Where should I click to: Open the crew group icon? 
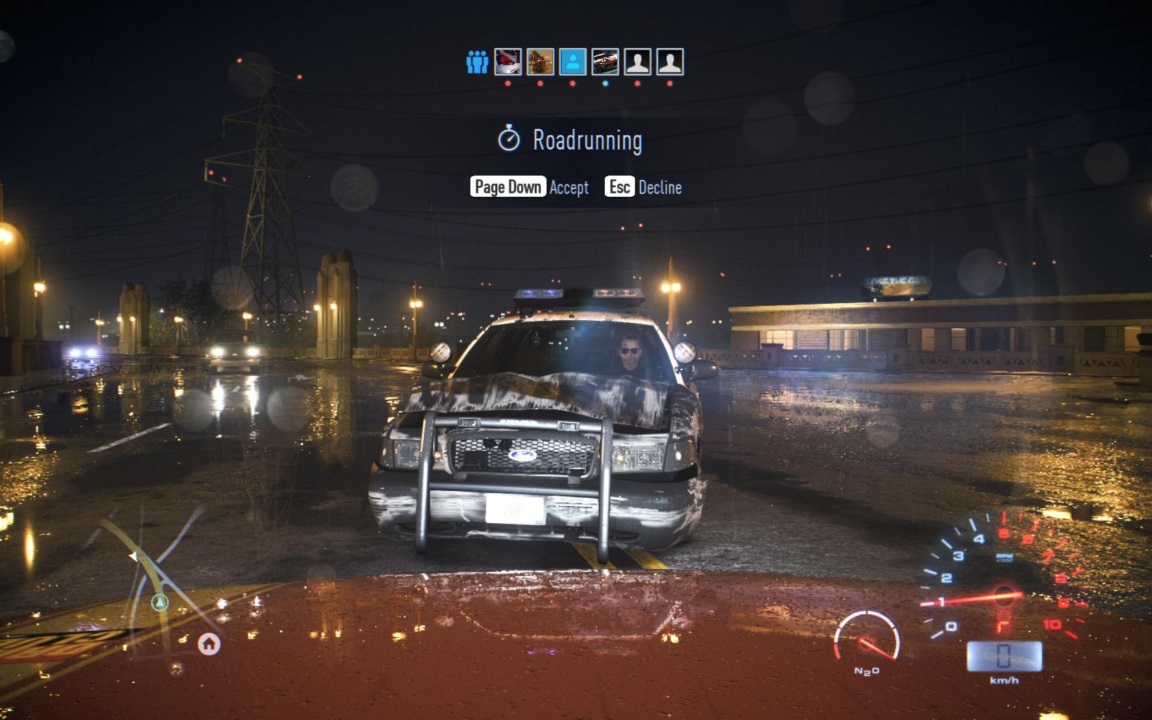[477, 62]
